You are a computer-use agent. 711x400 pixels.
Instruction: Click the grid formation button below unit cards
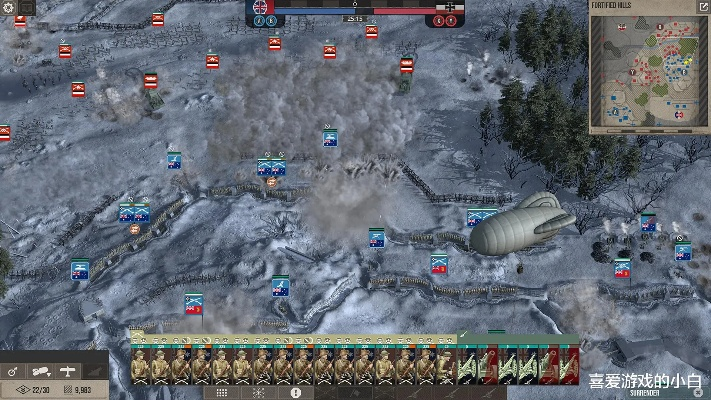pos(222,393)
